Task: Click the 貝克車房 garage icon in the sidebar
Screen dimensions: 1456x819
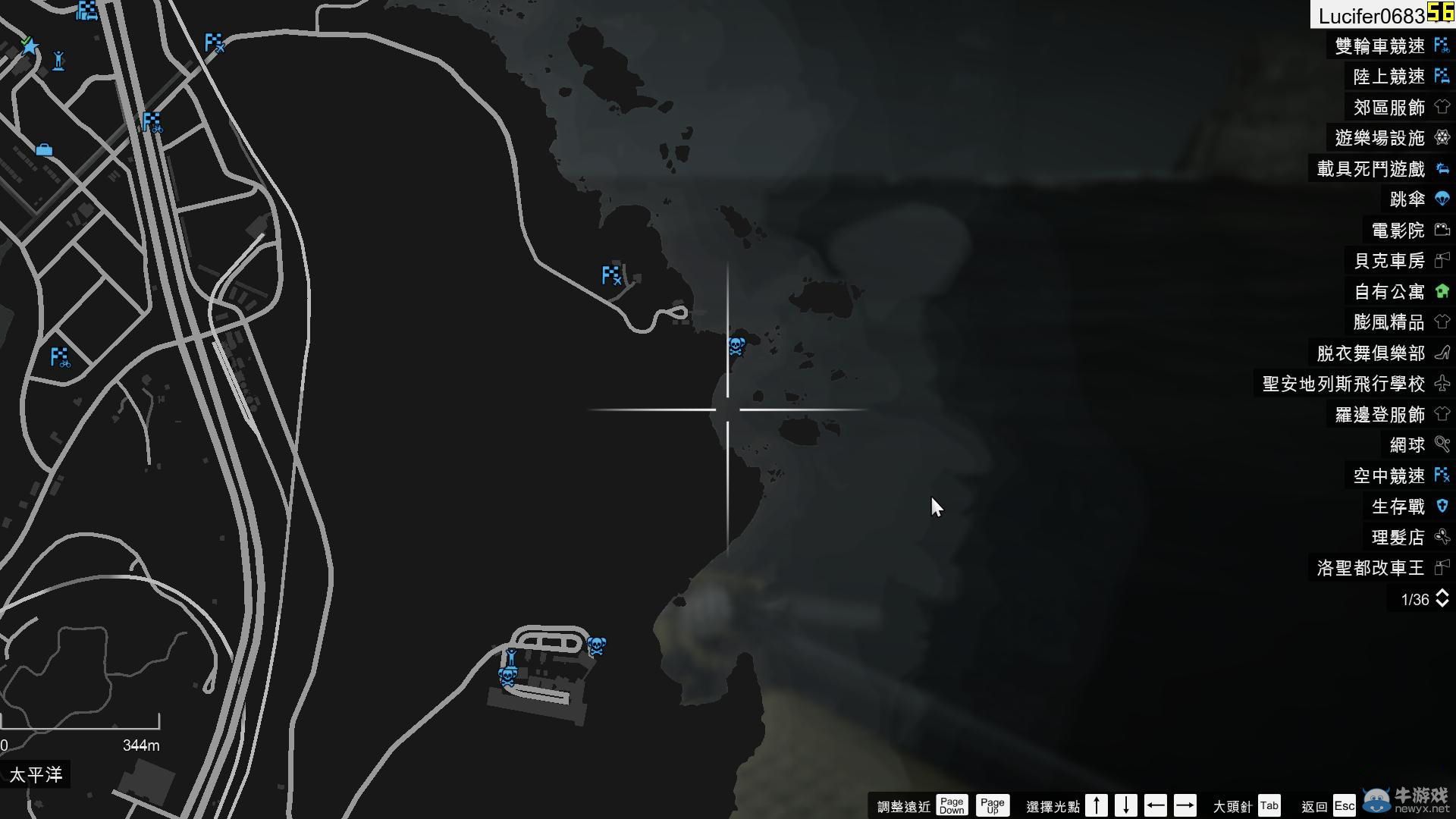Action: (x=1441, y=261)
